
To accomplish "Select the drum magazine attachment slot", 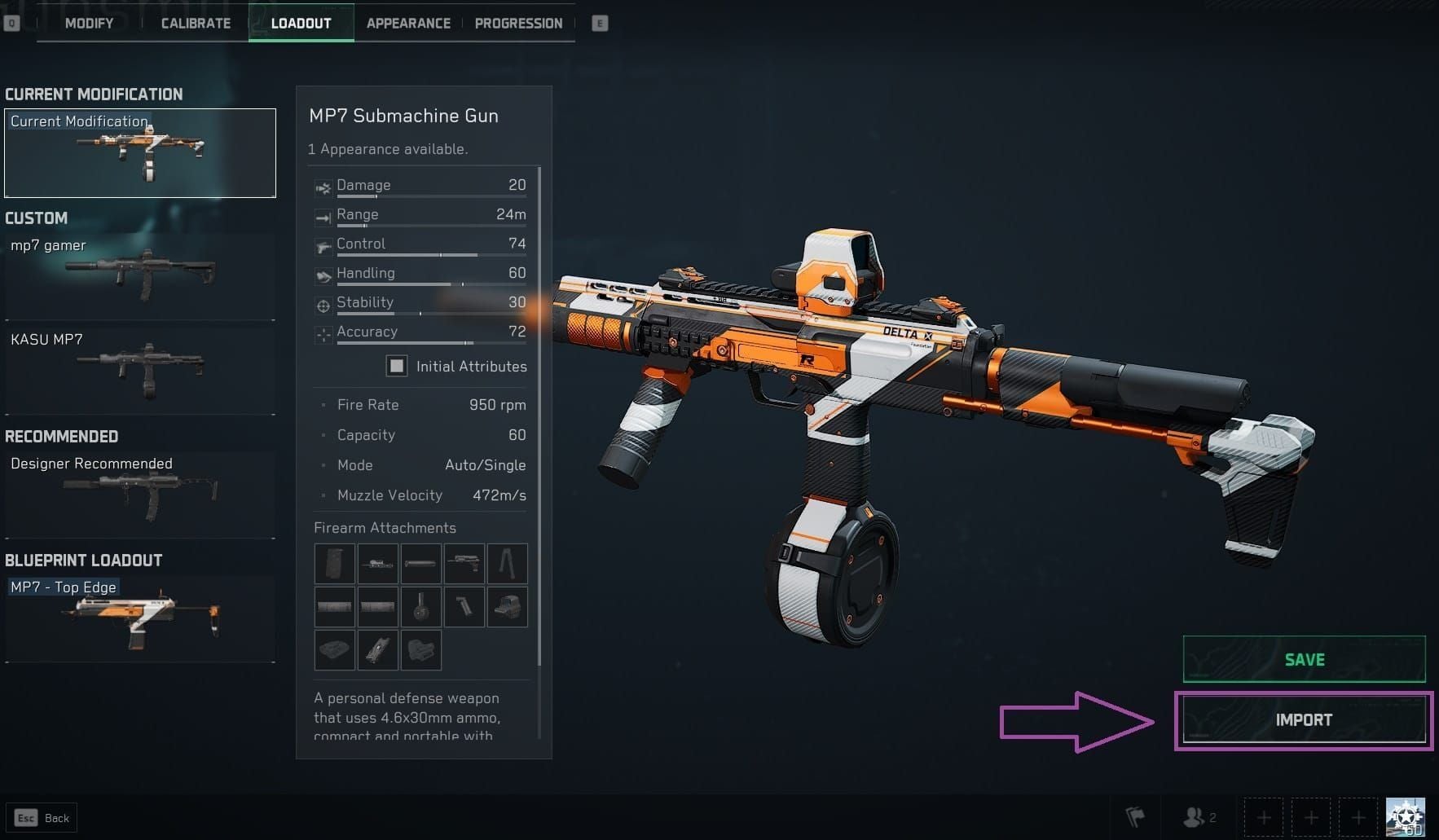I will [x=420, y=607].
